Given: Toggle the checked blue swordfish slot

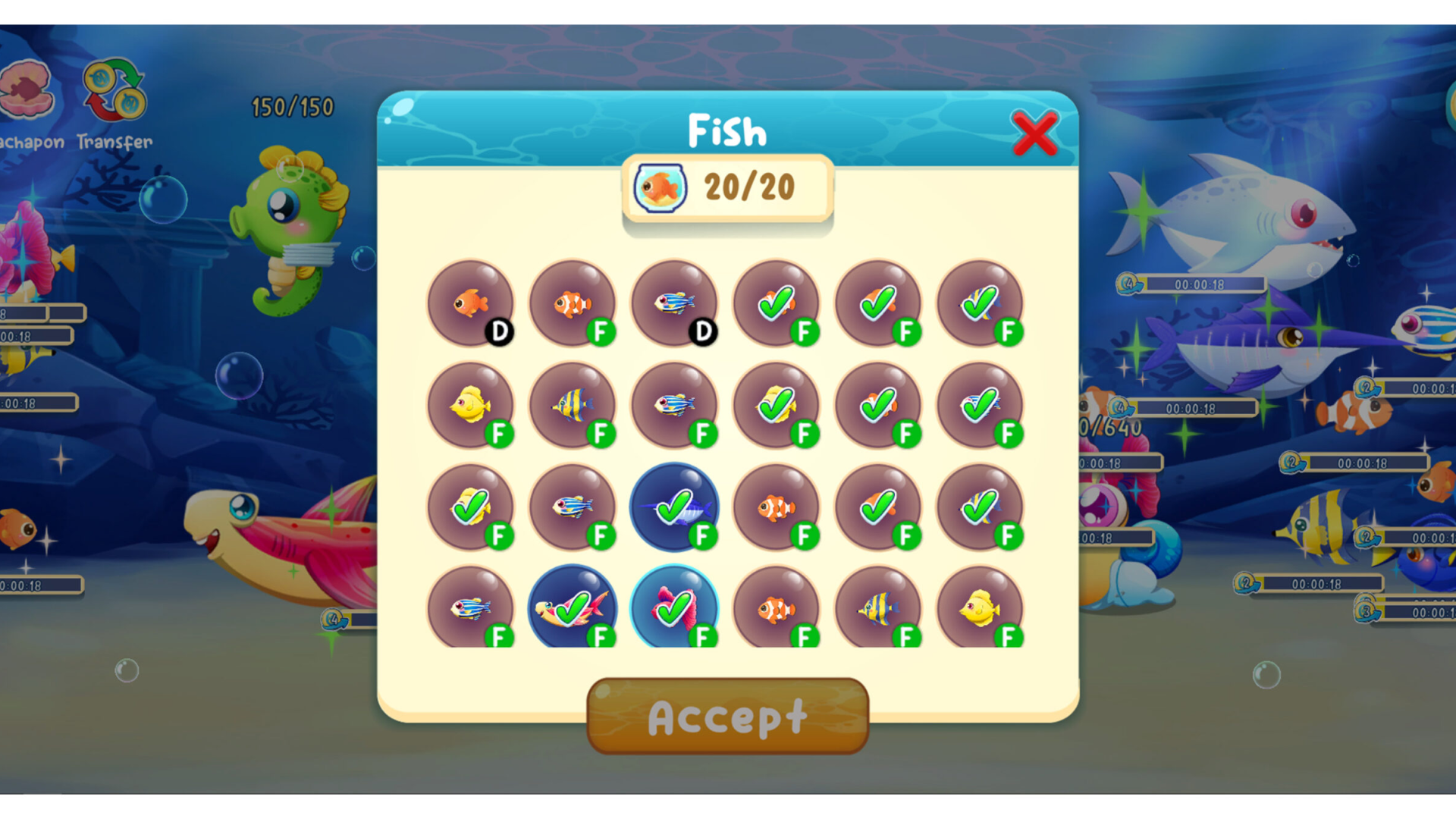Looking at the screenshot, I should [x=674, y=507].
